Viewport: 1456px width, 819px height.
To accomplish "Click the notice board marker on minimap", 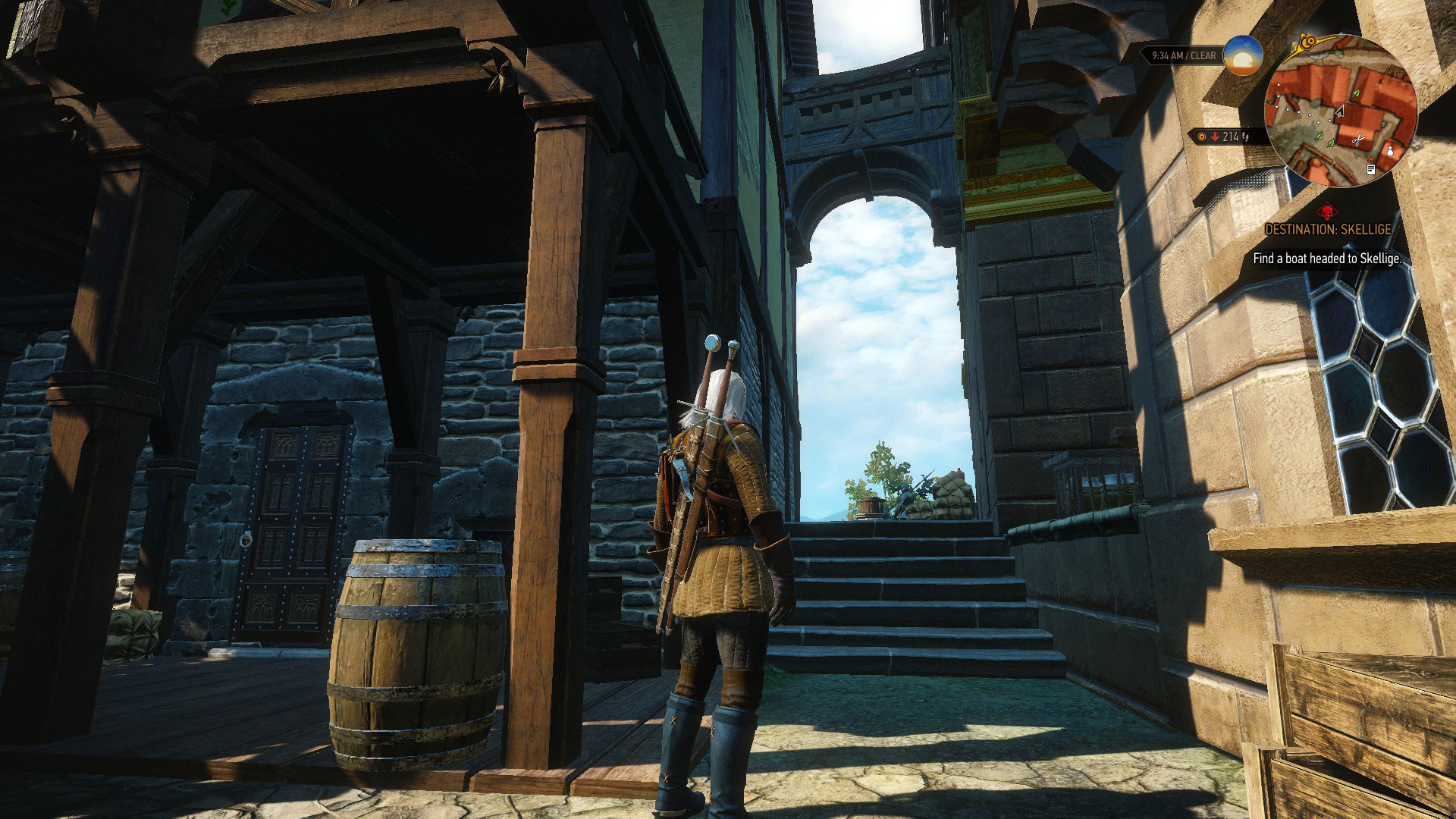I will [1372, 170].
